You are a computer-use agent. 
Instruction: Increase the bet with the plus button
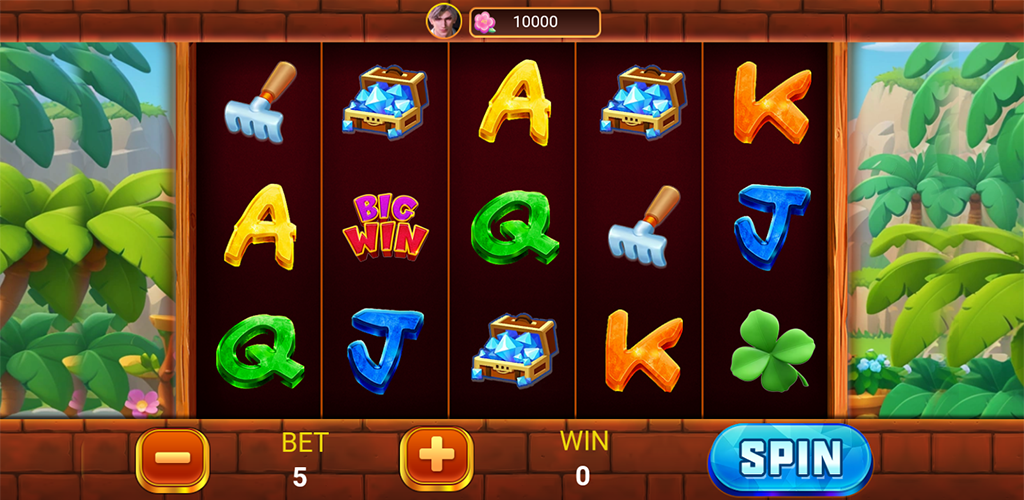click(x=436, y=458)
